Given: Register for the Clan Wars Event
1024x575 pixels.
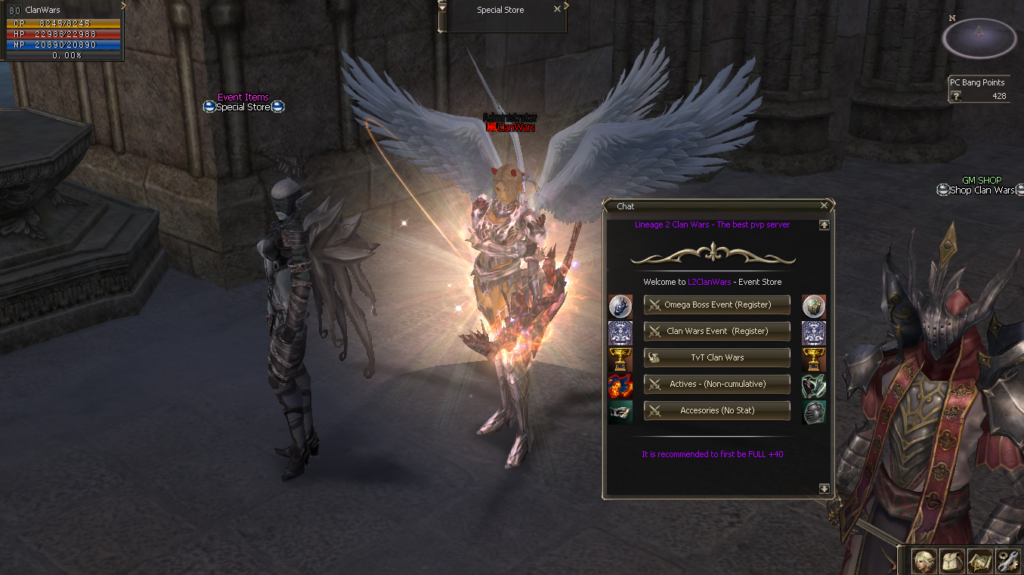Looking at the screenshot, I should [716, 331].
